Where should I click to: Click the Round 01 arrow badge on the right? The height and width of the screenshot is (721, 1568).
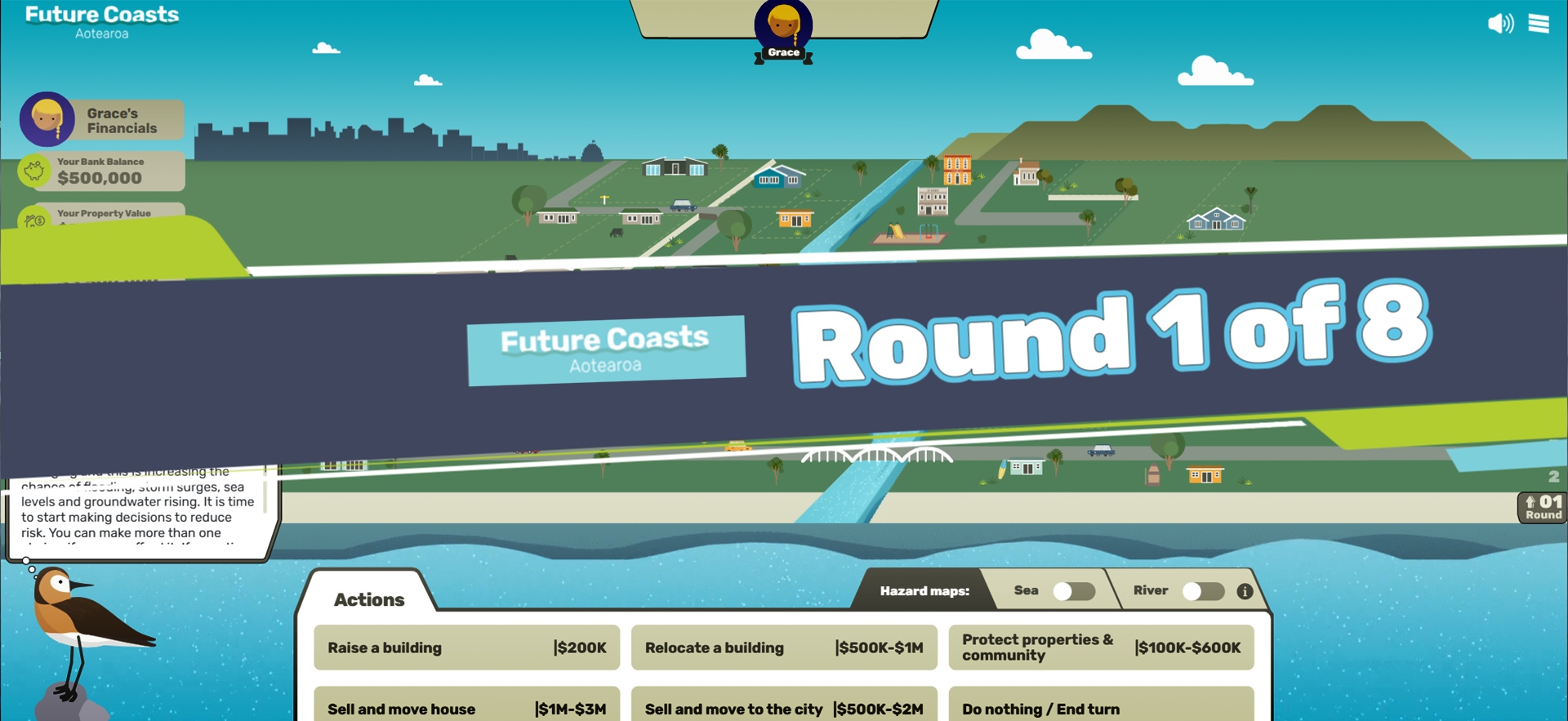click(1542, 507)
